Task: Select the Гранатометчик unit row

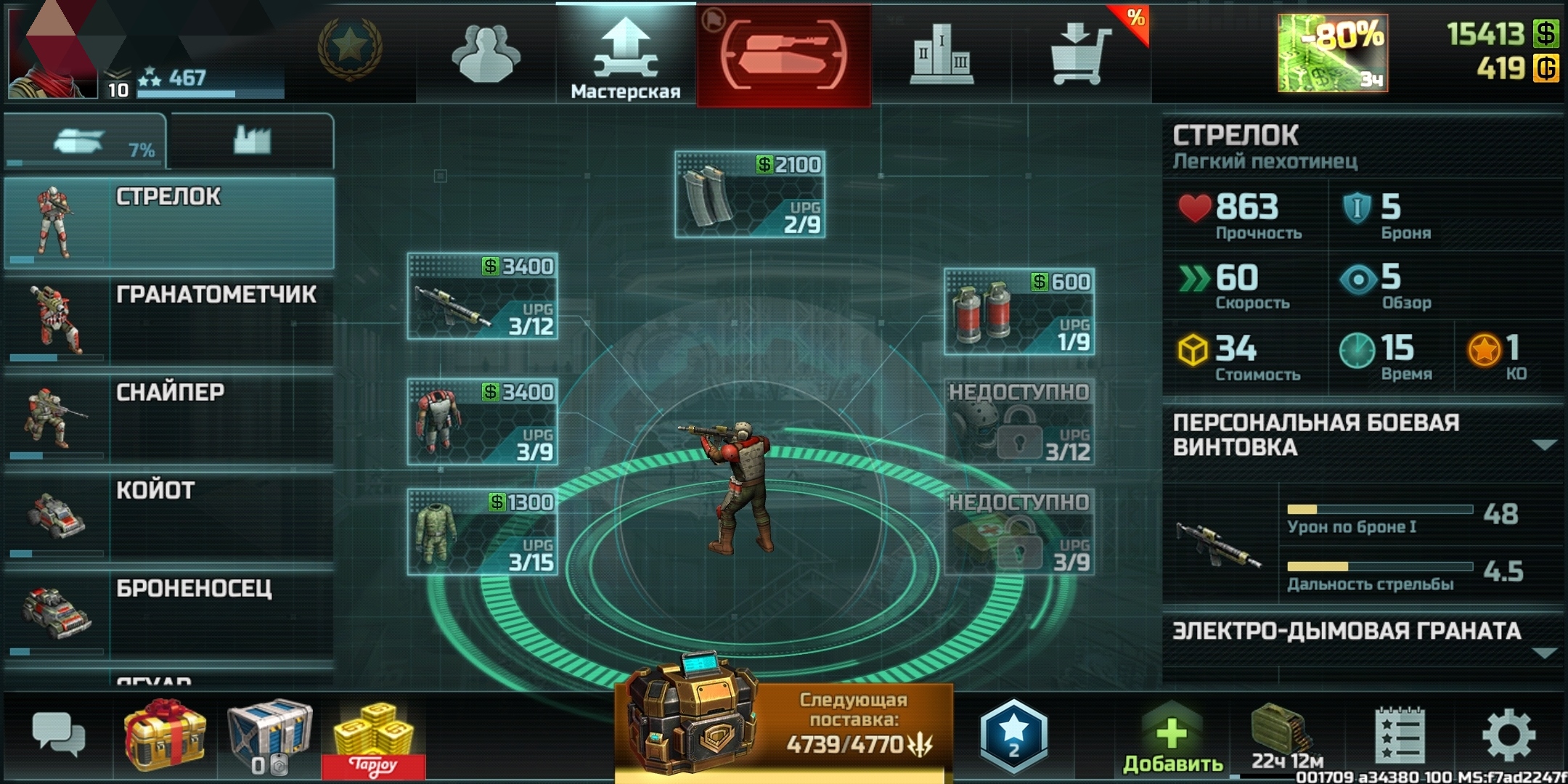Action: [x=168, y=319]
